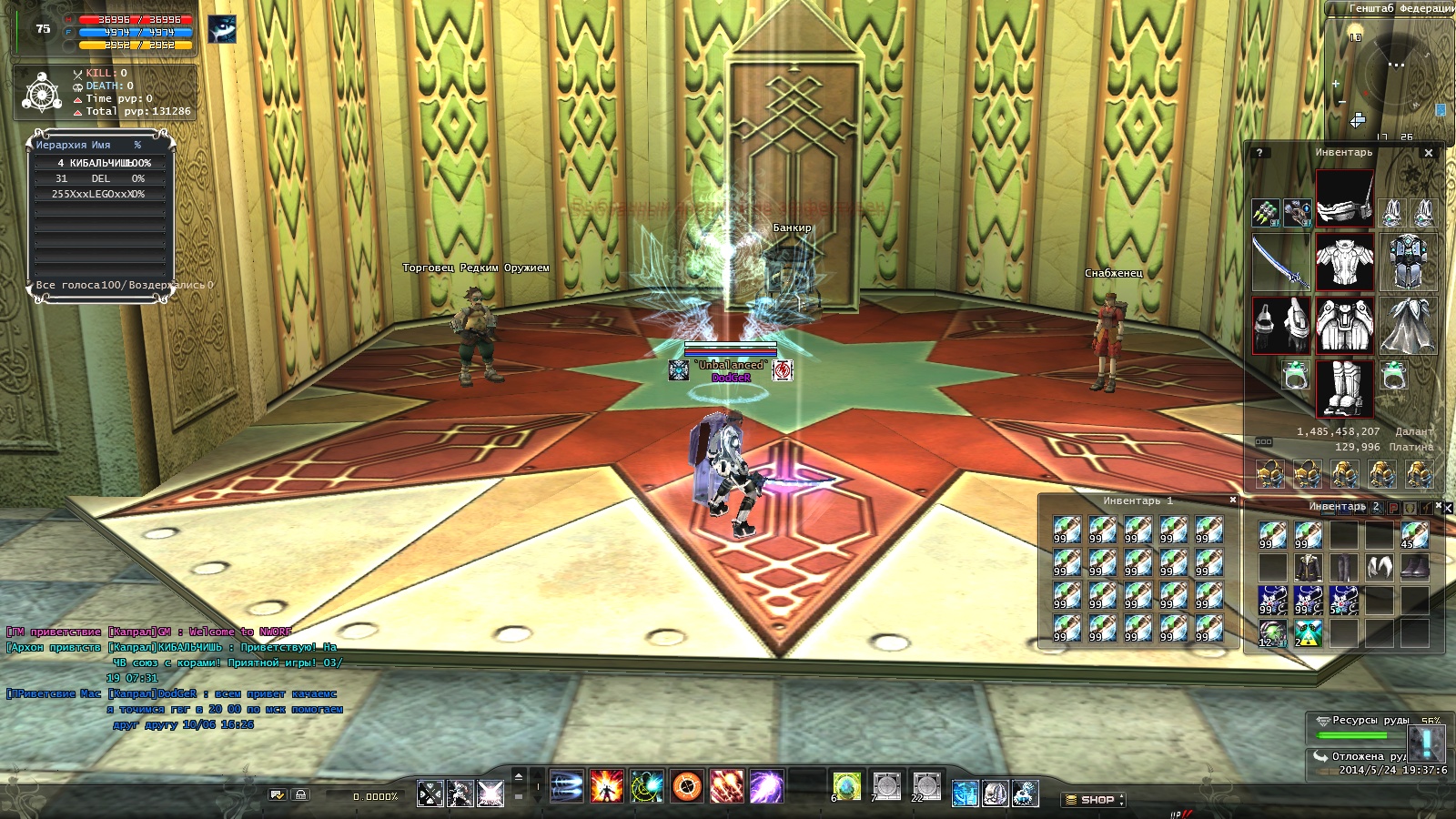Select КИБАЛЬЧИШ row in the hierarchy list
Screen dimensions: 1456x819
pos(100,163)
